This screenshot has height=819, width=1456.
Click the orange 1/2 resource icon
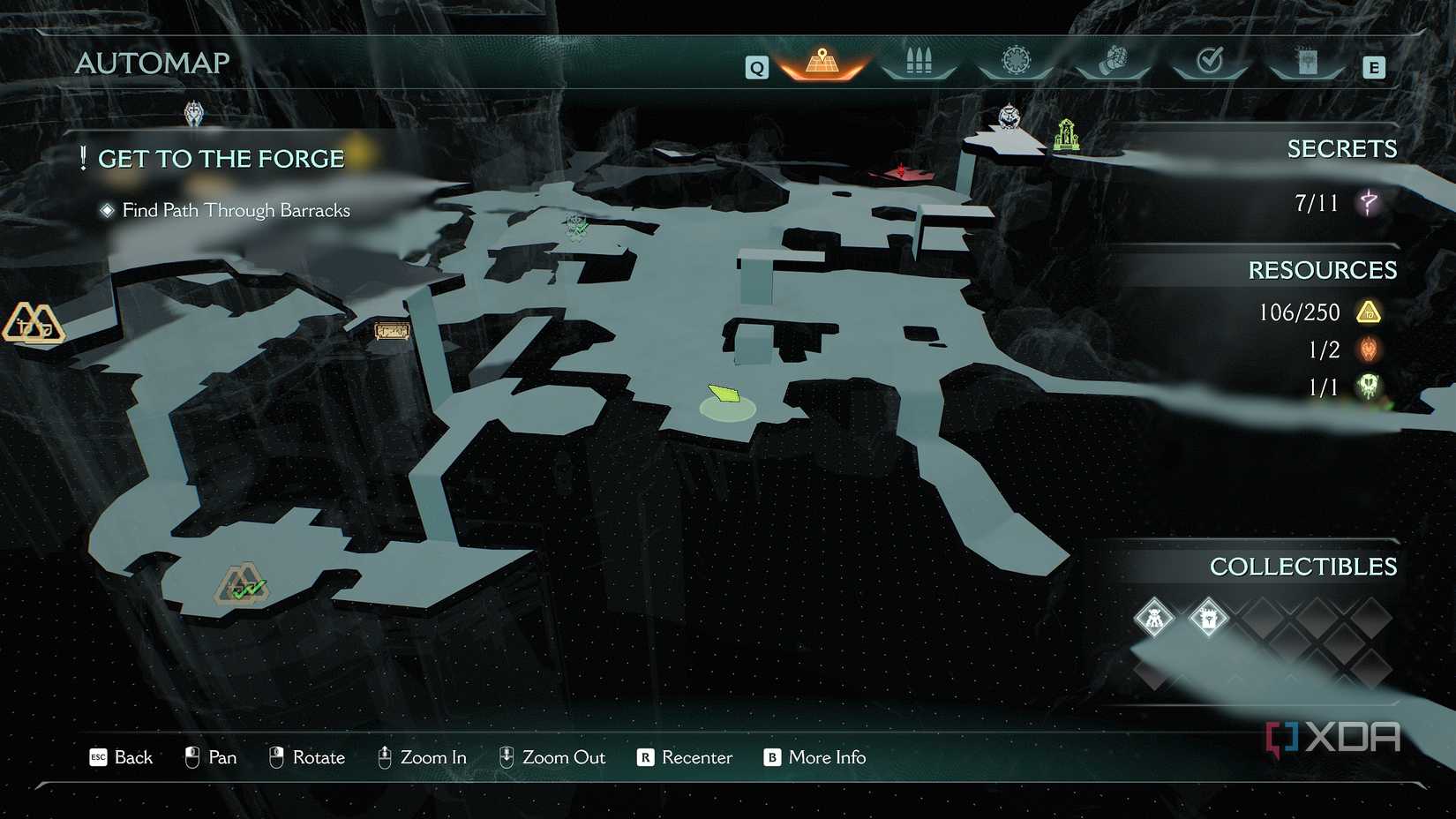pos(1369,349)
